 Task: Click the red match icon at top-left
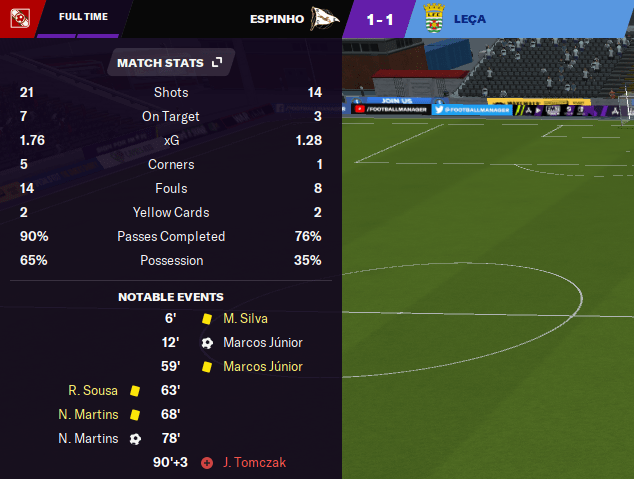point(18,17)
